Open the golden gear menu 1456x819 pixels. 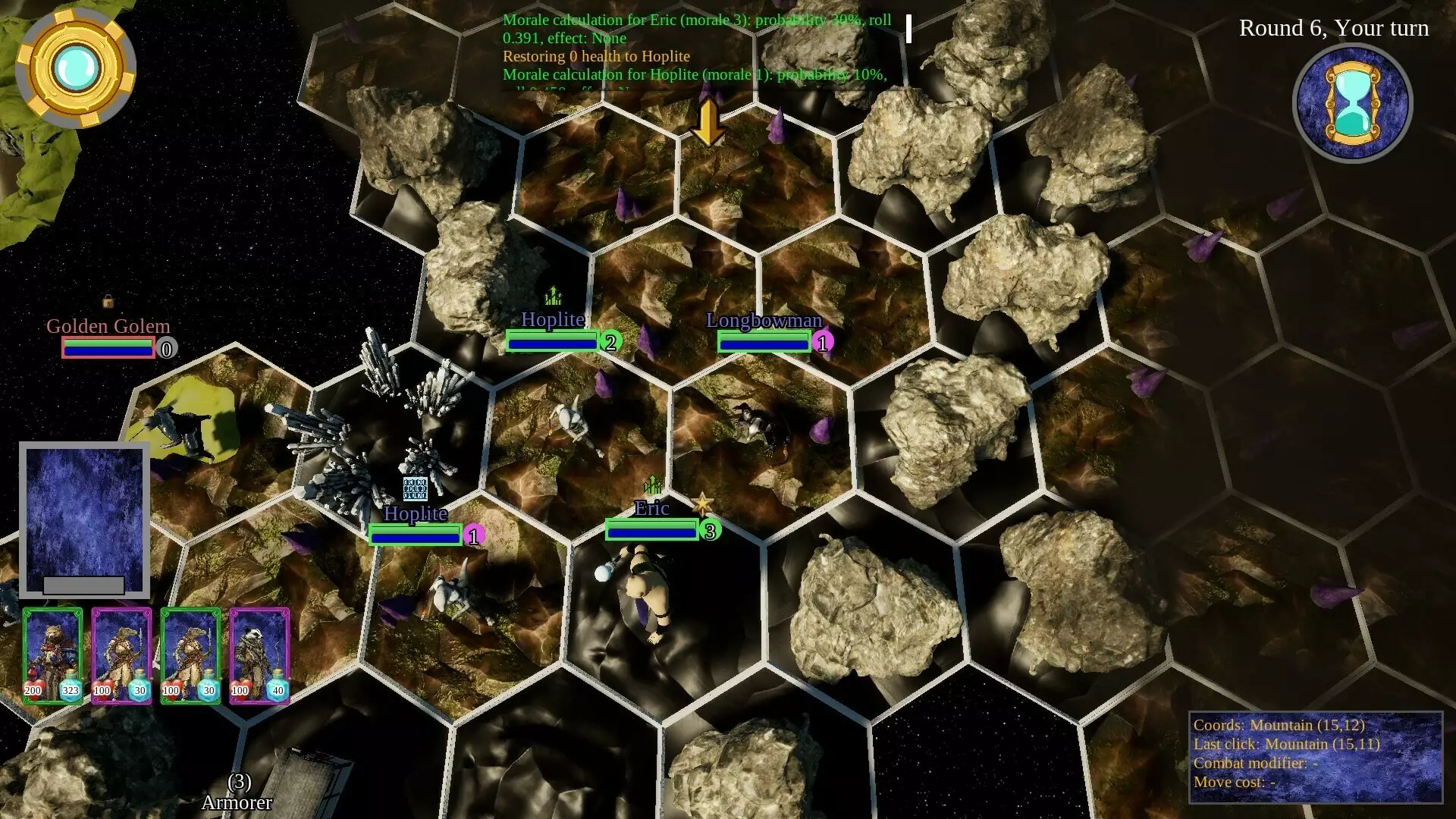[x=75, y=68]
